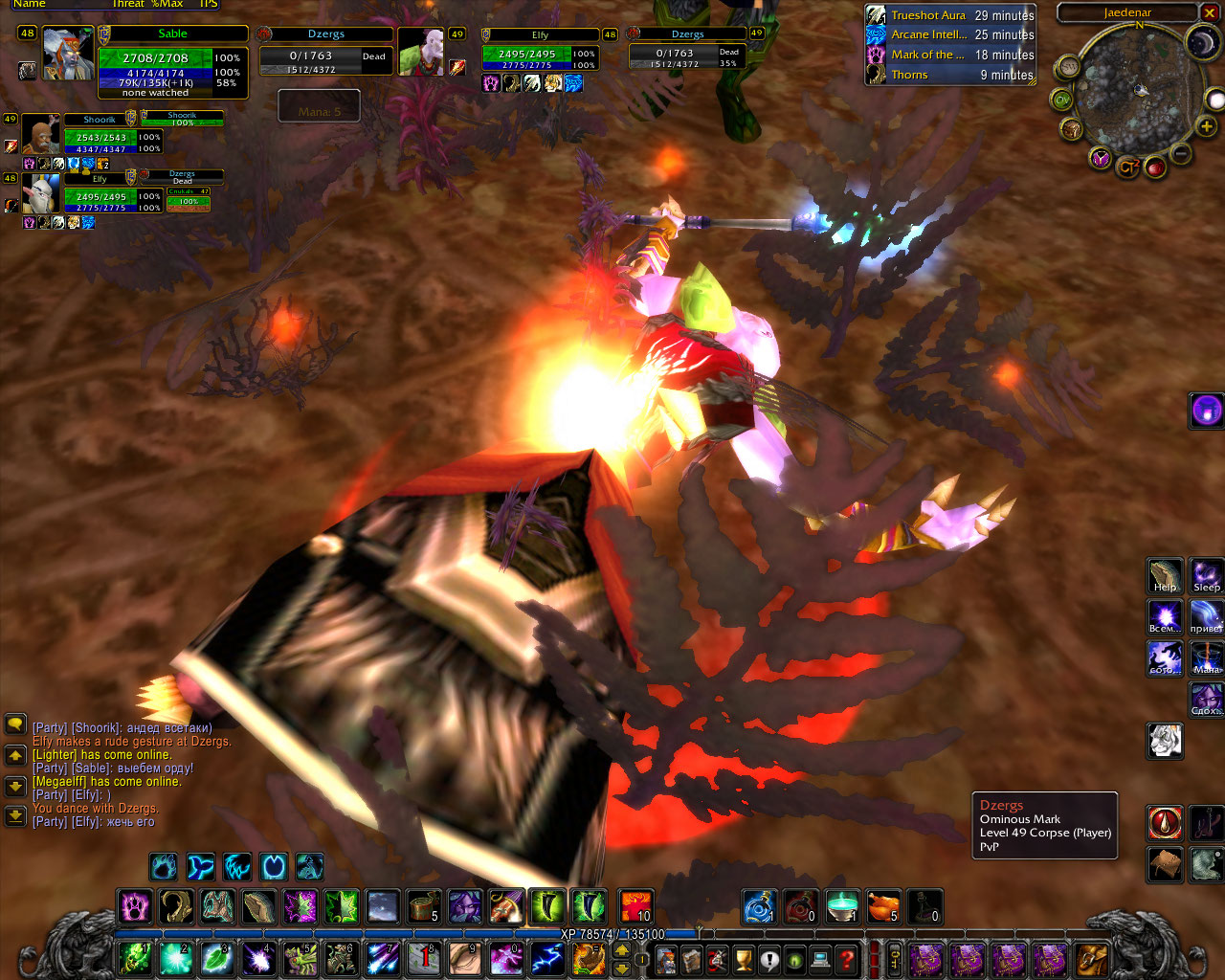This screenshot has width=1225, height=980.
Task: Activate the Sleep macro button
Action: pyautogui.click(x=1206, y=576)
